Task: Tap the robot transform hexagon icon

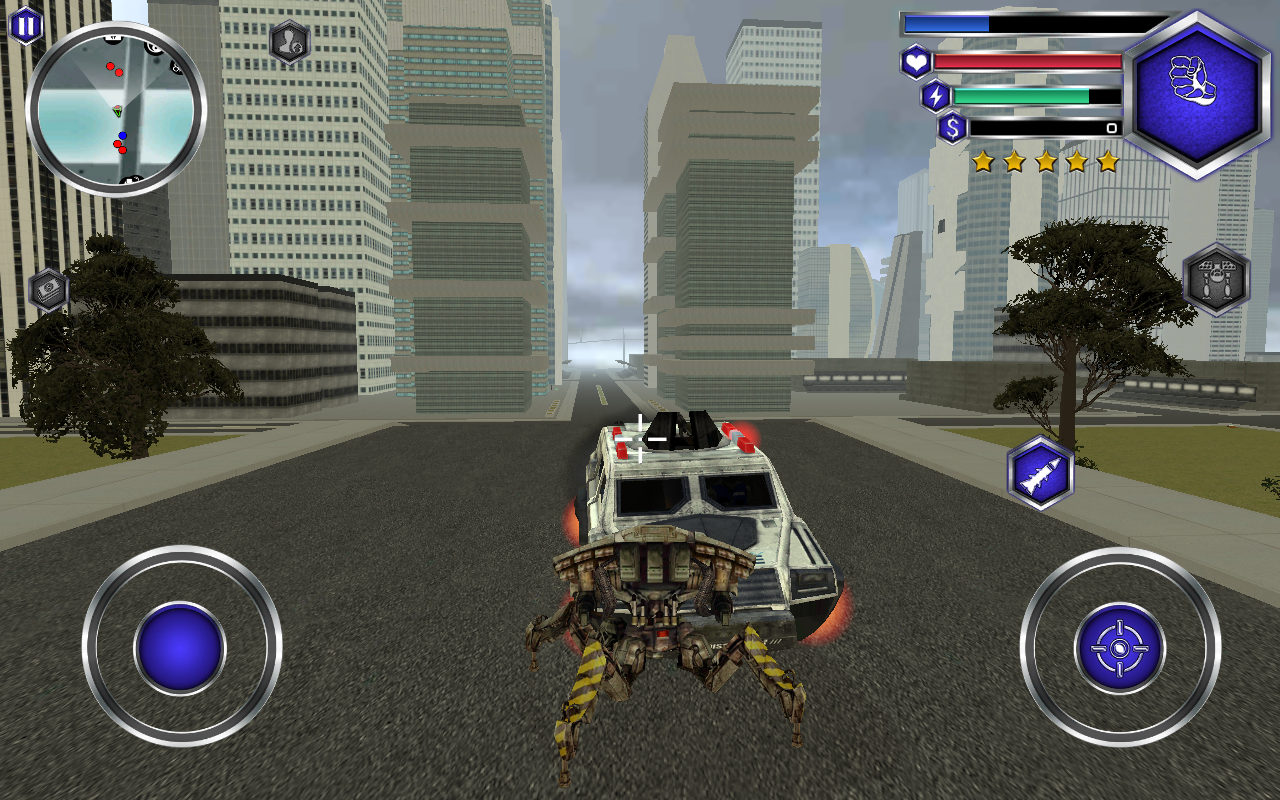Action: (x=1218, y=278)
